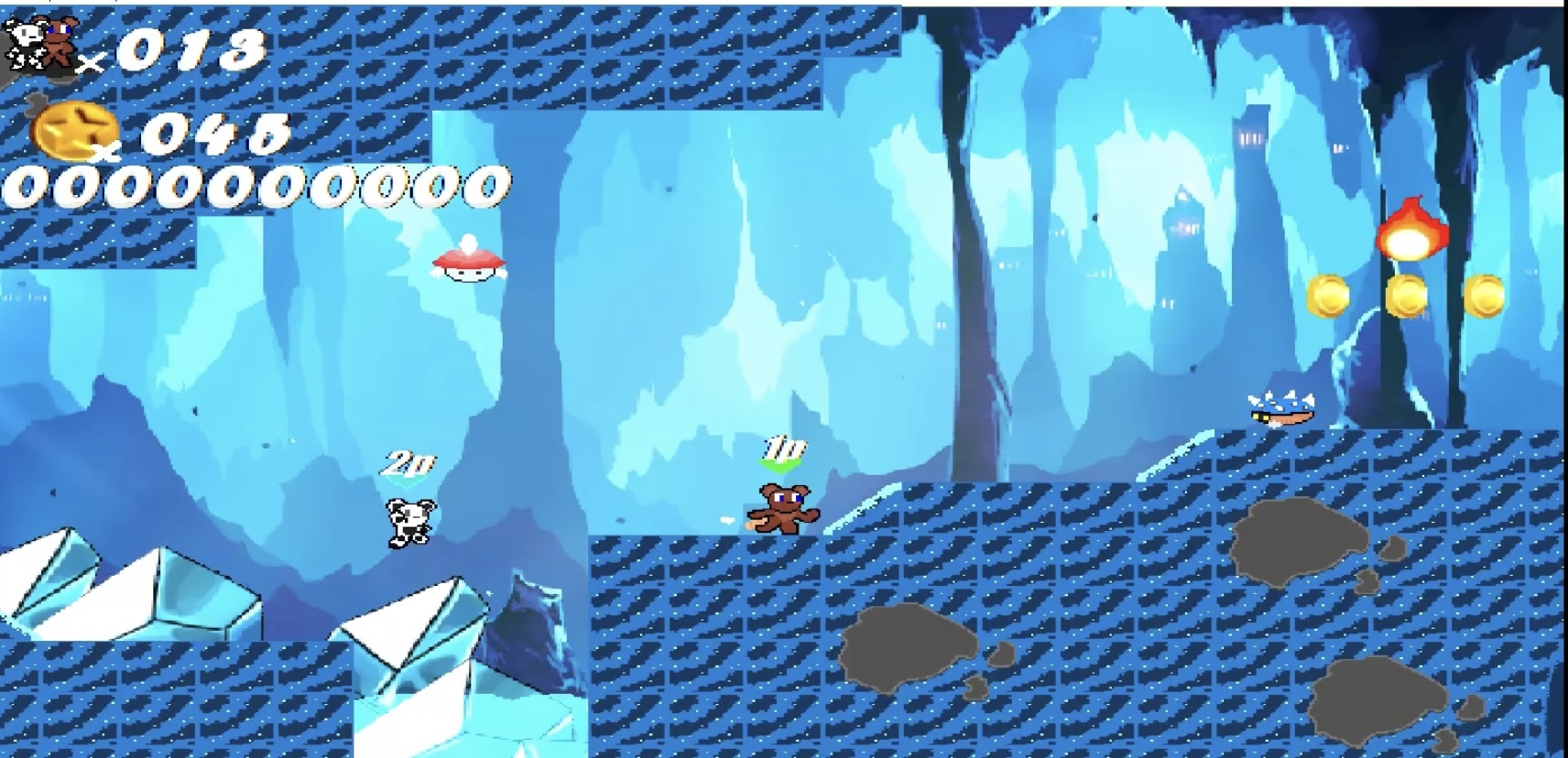Open the green arrow marker under the 1p label

pos(781,469)
